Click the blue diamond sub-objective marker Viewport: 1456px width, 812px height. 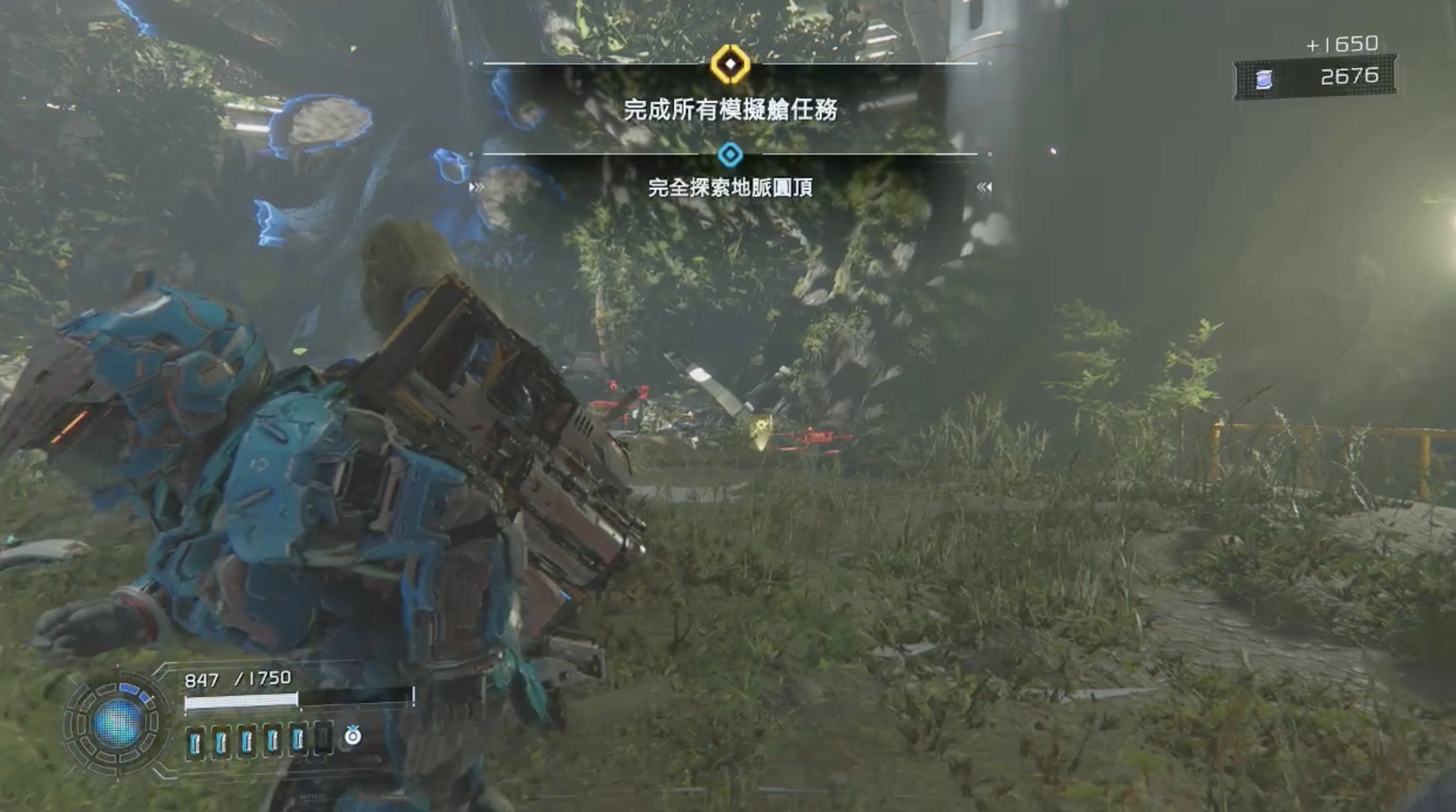point(730,155)
